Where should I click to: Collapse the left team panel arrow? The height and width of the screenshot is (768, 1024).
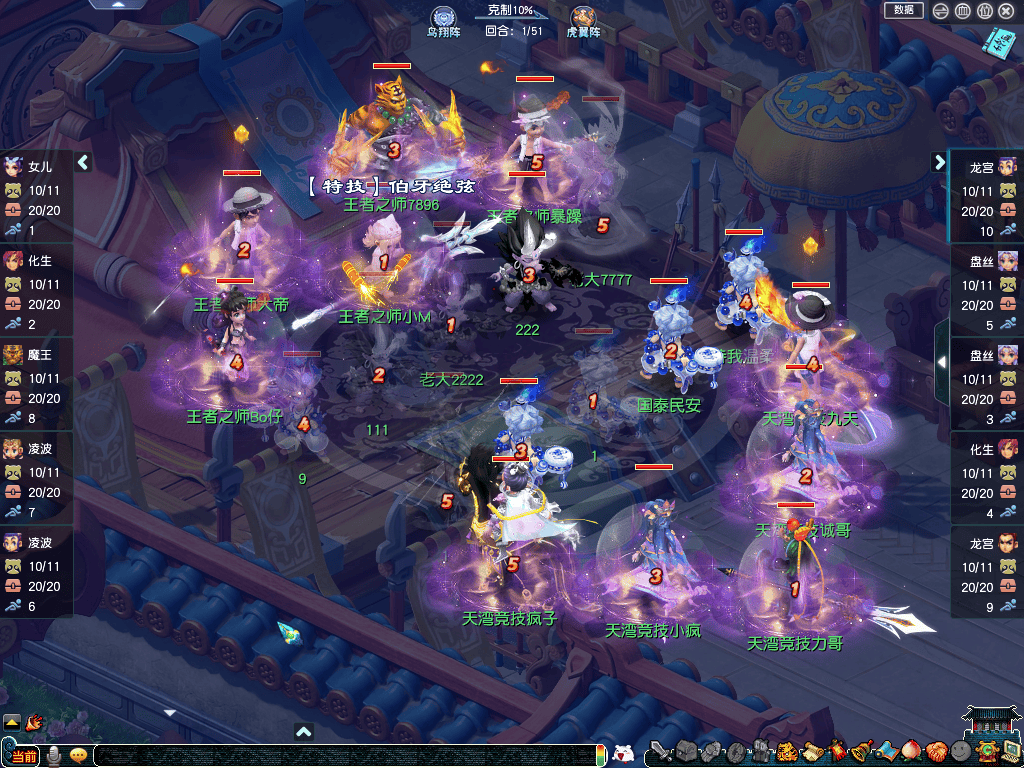click(x=84, y=162)
